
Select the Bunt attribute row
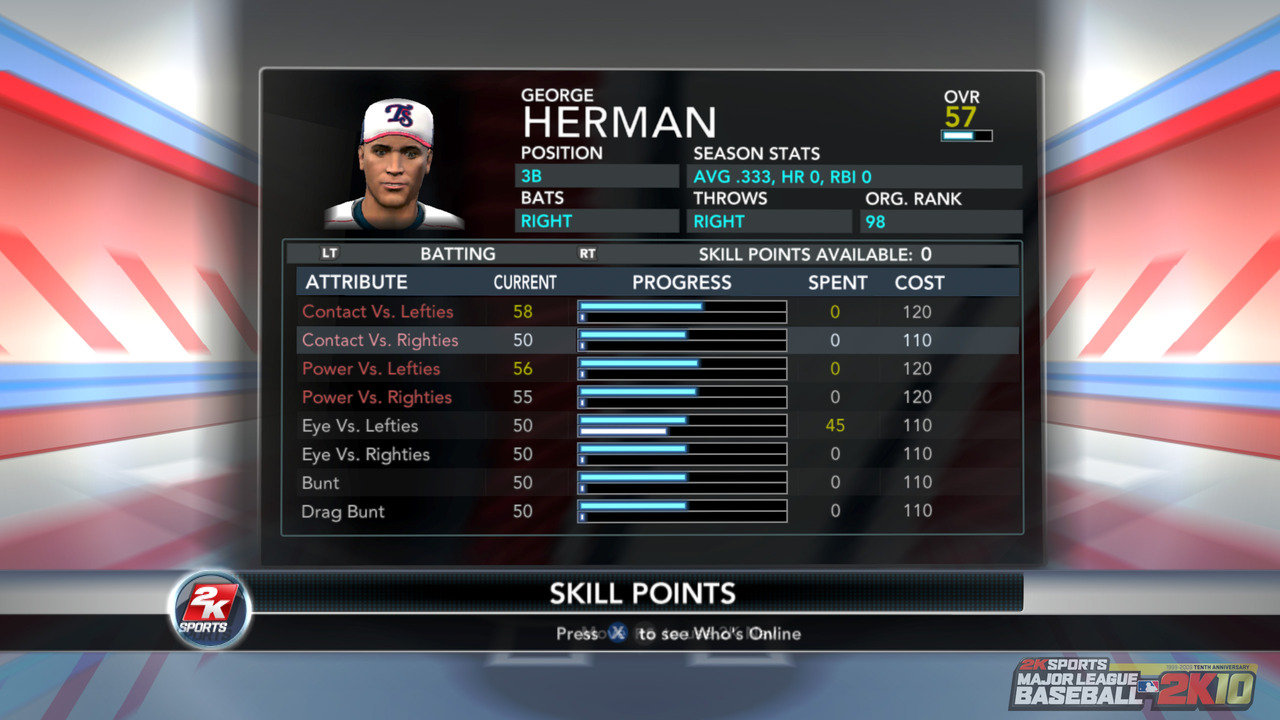pyautogui.click(x=321, y=483)
